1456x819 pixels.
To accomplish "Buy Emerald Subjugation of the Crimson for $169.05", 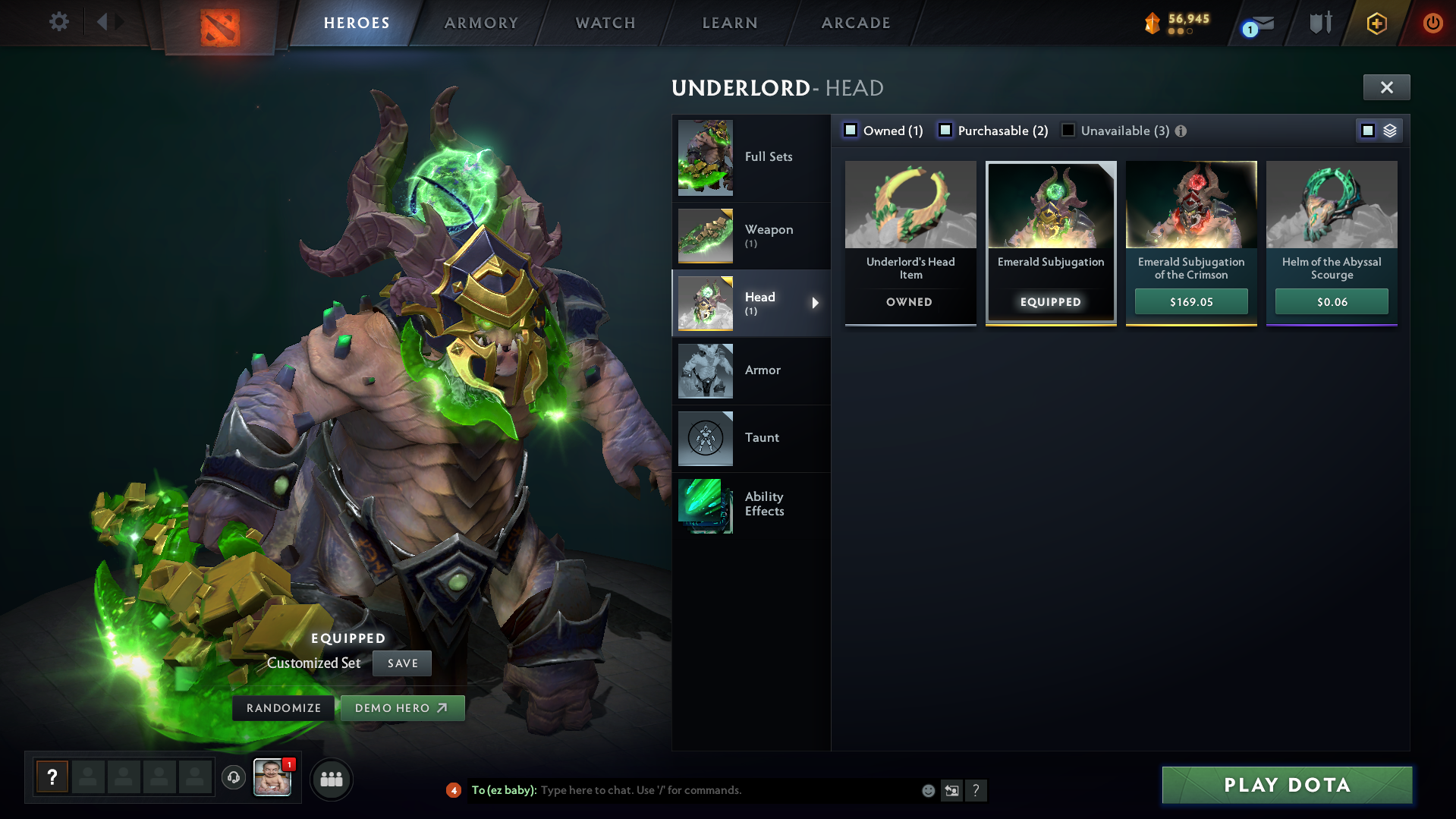I will click(x=1191, y=302).
